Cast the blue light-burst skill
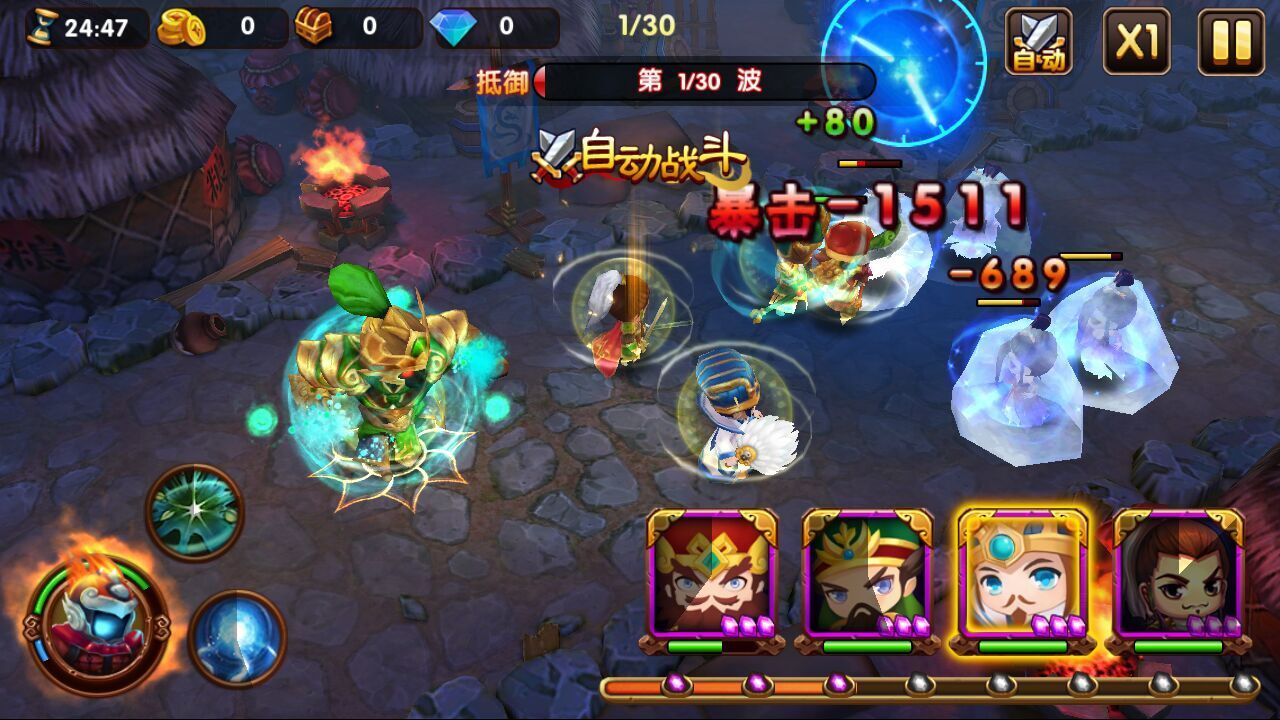The width and height of the screenshot is (1280, 720). [237, 638]
